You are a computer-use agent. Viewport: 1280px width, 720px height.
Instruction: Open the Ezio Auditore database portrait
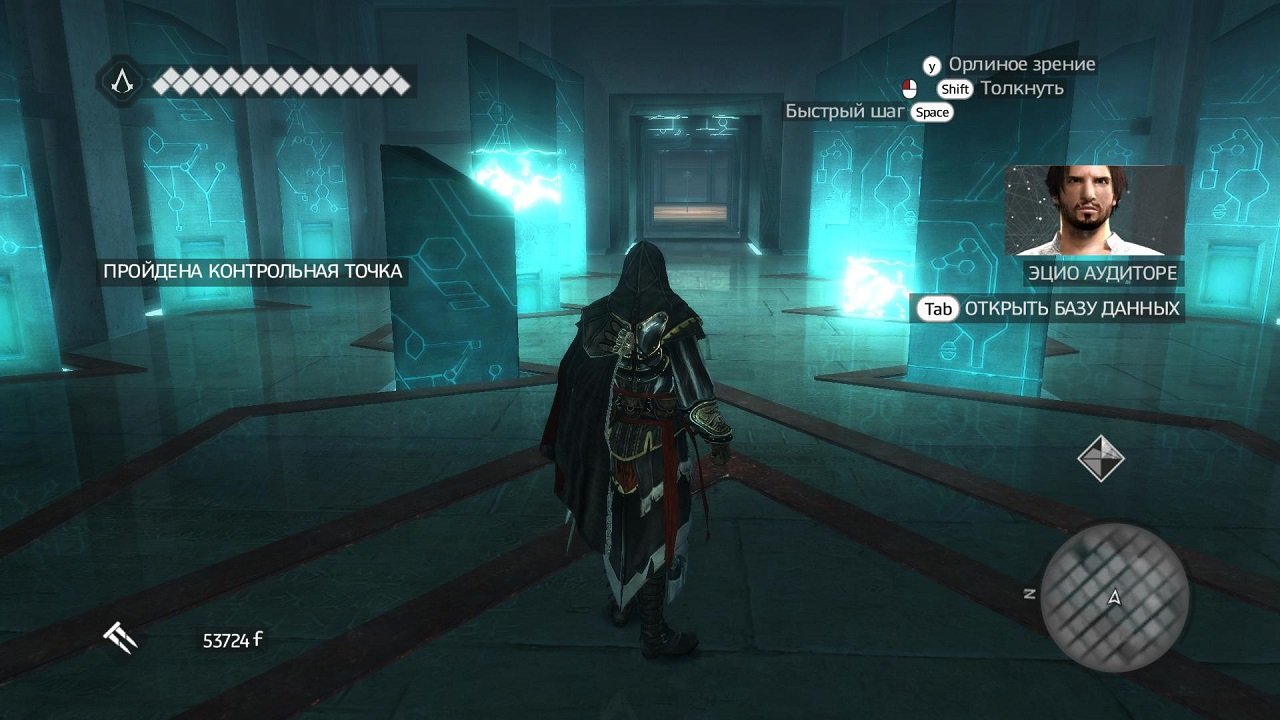tap(1094, 211)
